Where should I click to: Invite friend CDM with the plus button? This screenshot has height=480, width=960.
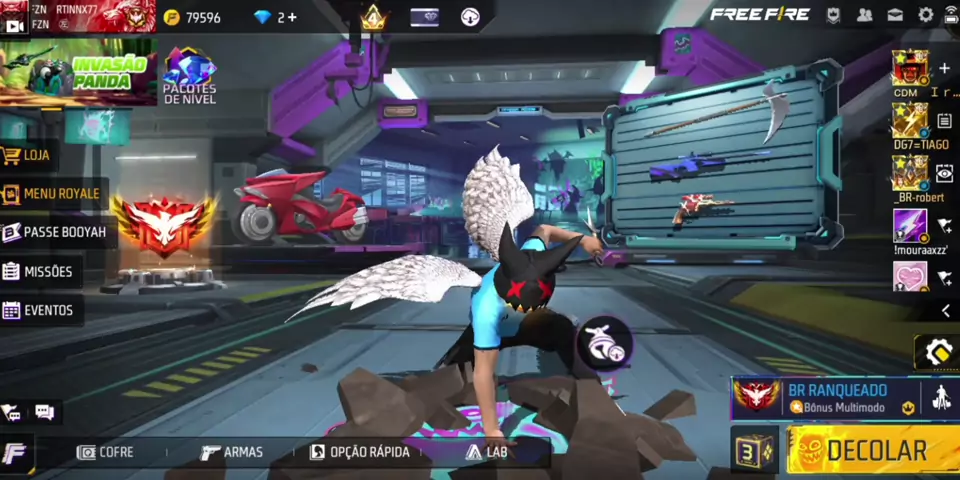[x=944, y=69]
